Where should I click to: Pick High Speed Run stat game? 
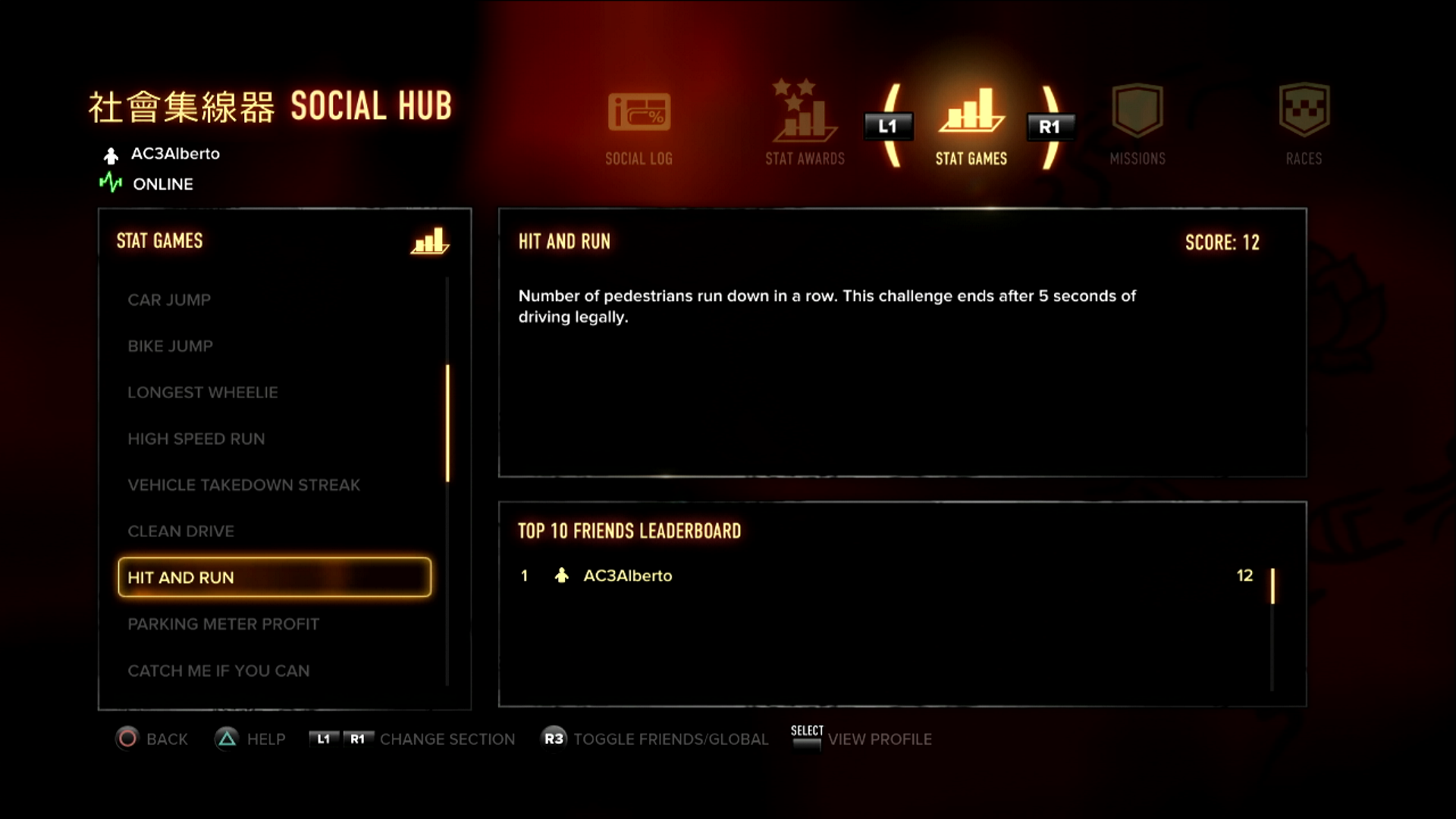[x=196, y=439]
